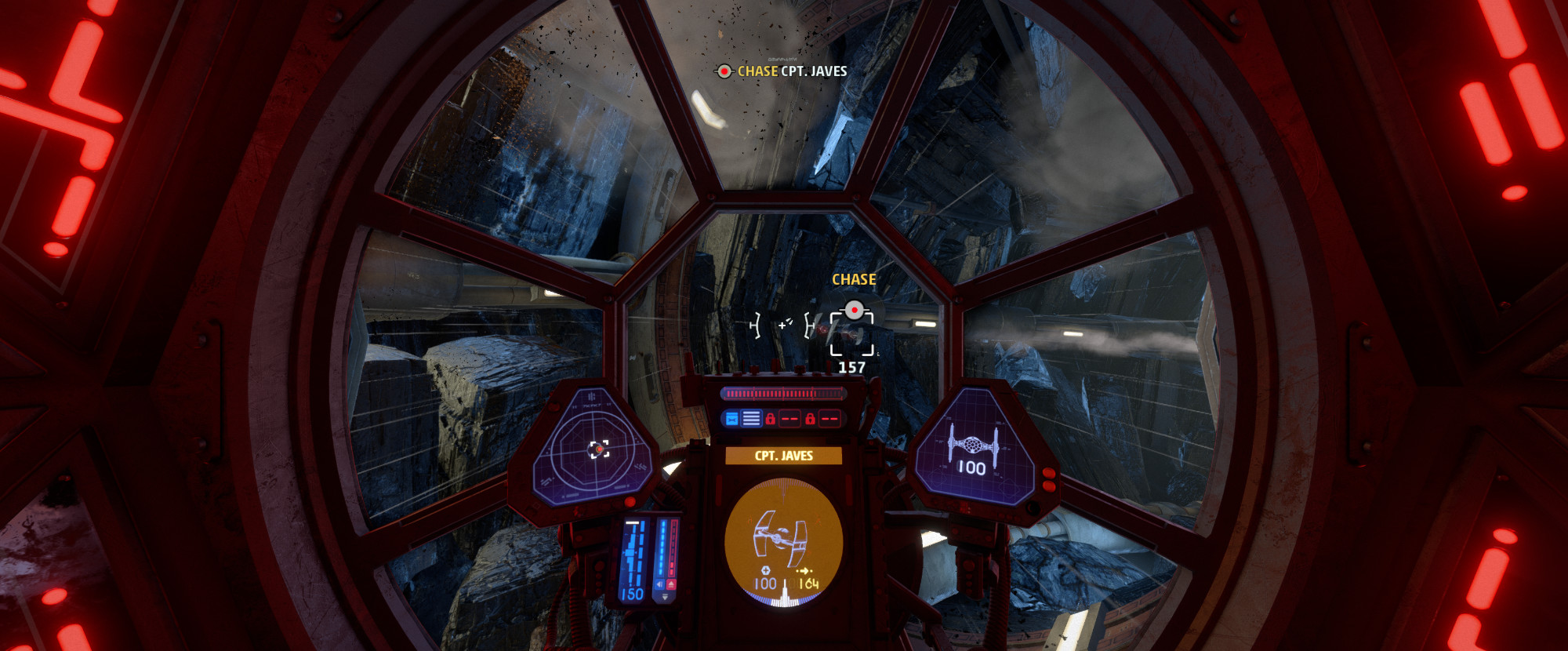1568x651 pixels.
Task: Click the blue throttle speed gauge
Action: point(632,558)
